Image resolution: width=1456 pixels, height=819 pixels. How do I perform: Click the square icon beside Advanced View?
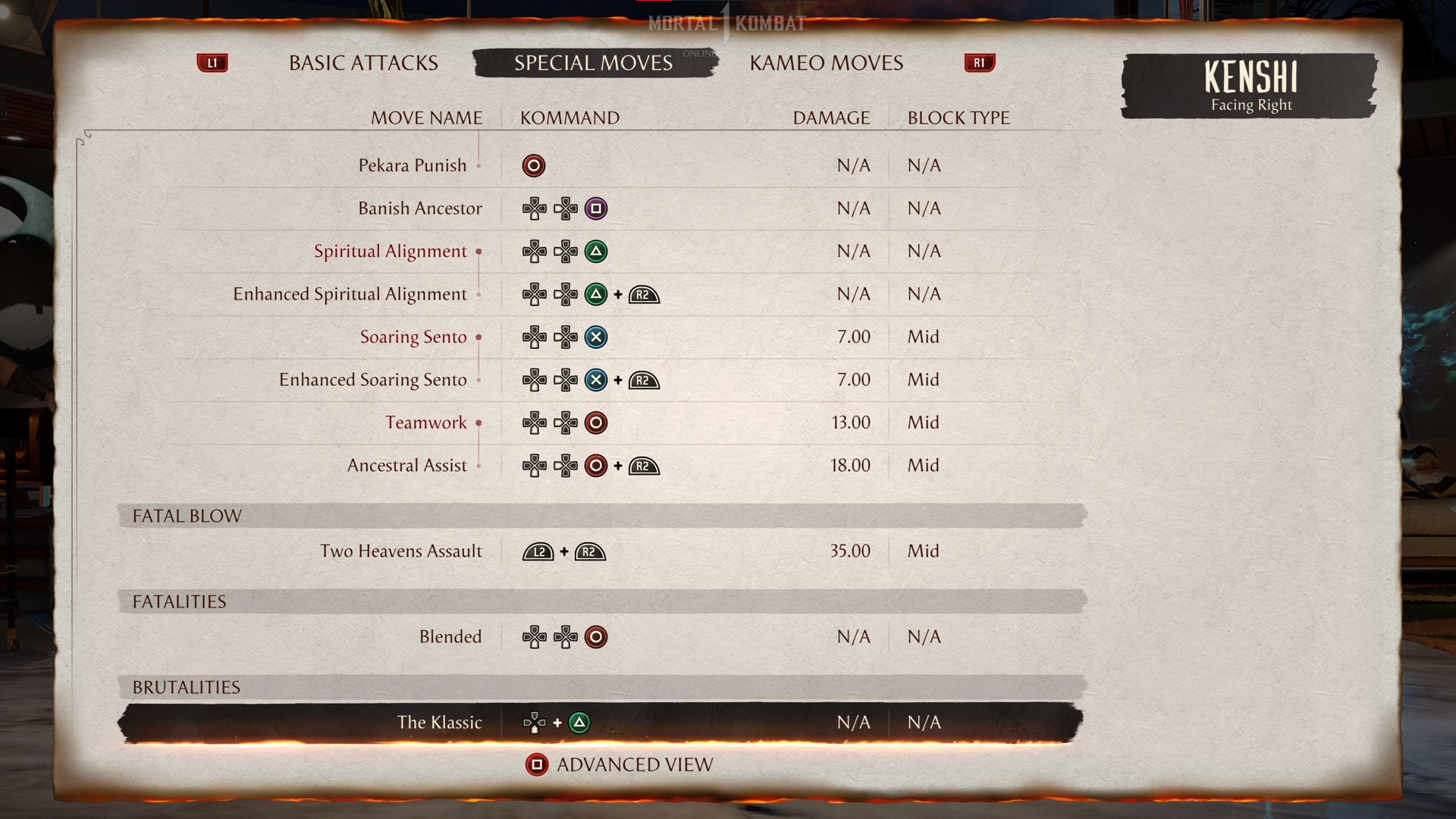[538, 764]
